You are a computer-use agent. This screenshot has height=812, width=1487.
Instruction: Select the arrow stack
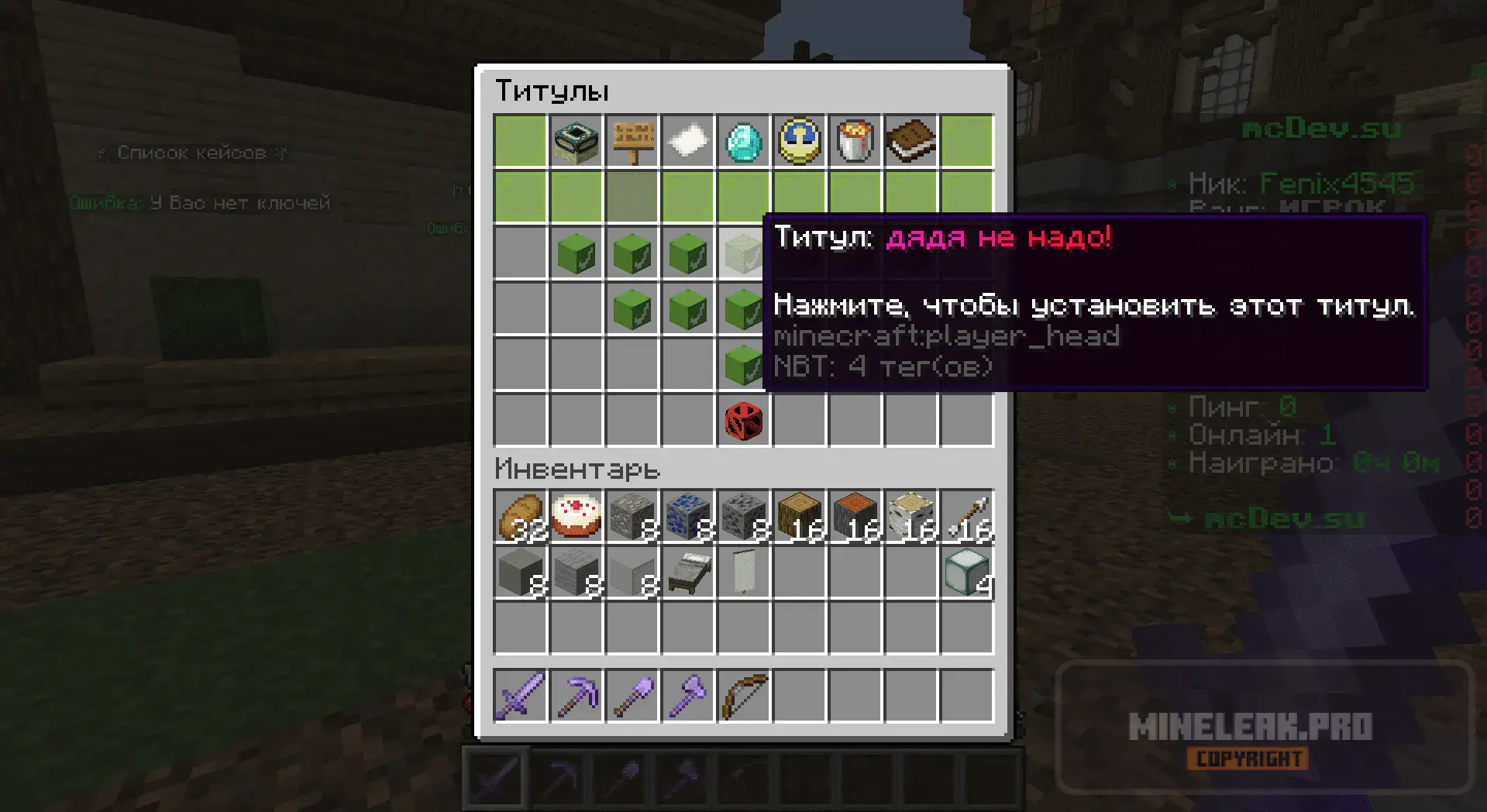coord(967,517)
